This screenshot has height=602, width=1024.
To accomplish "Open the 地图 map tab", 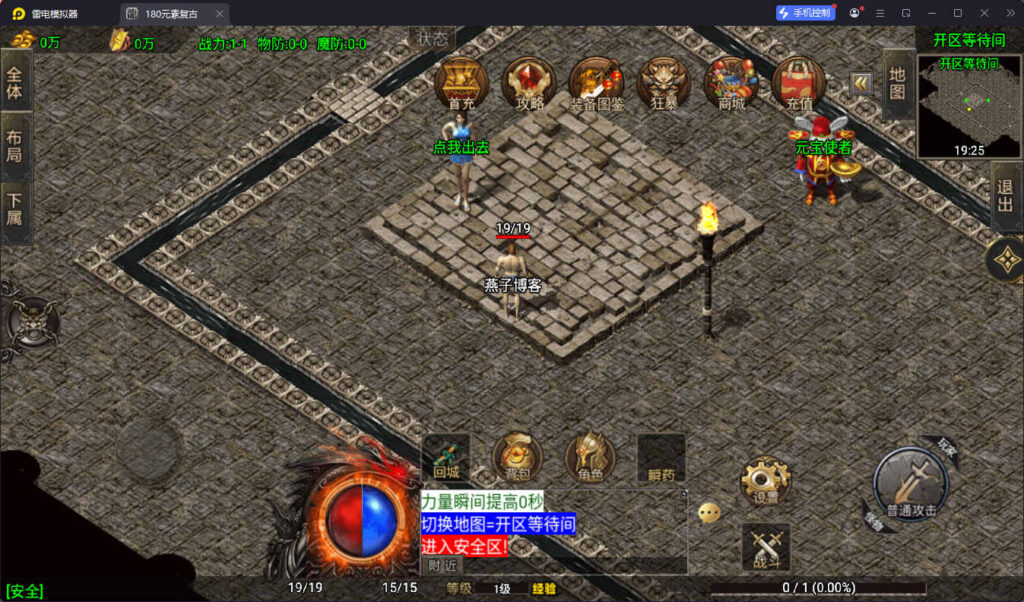I will point(897,84).
